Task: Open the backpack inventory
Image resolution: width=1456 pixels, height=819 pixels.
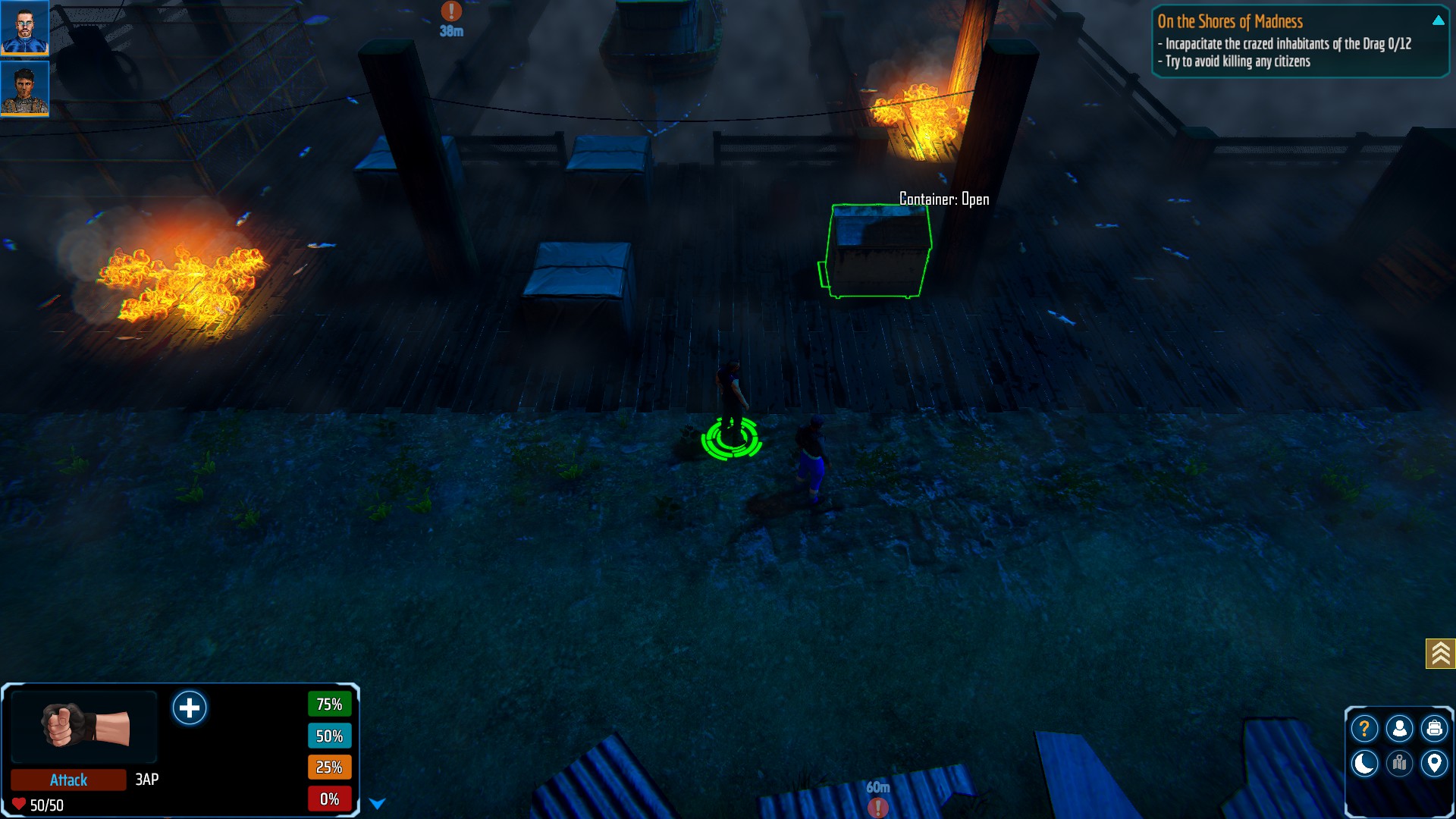Action: pyautogui.click(x=1434, y=729)
